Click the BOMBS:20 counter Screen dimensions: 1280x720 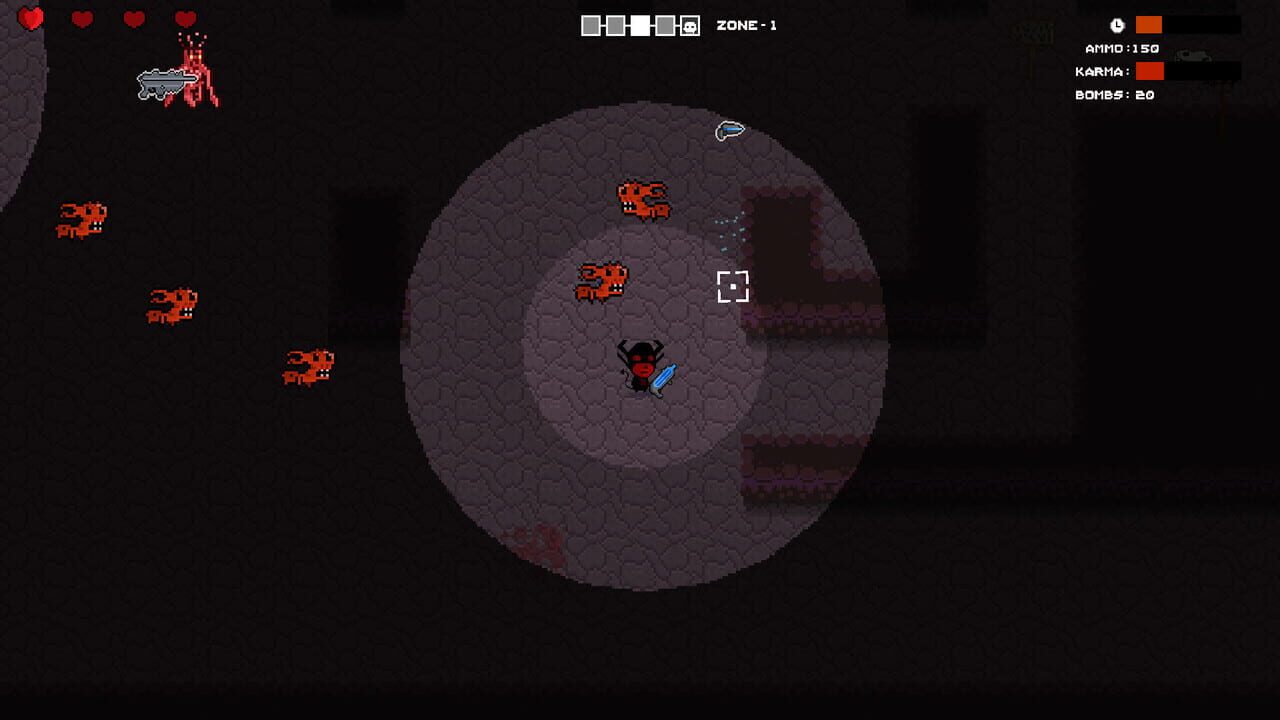tap(1112, 95)
